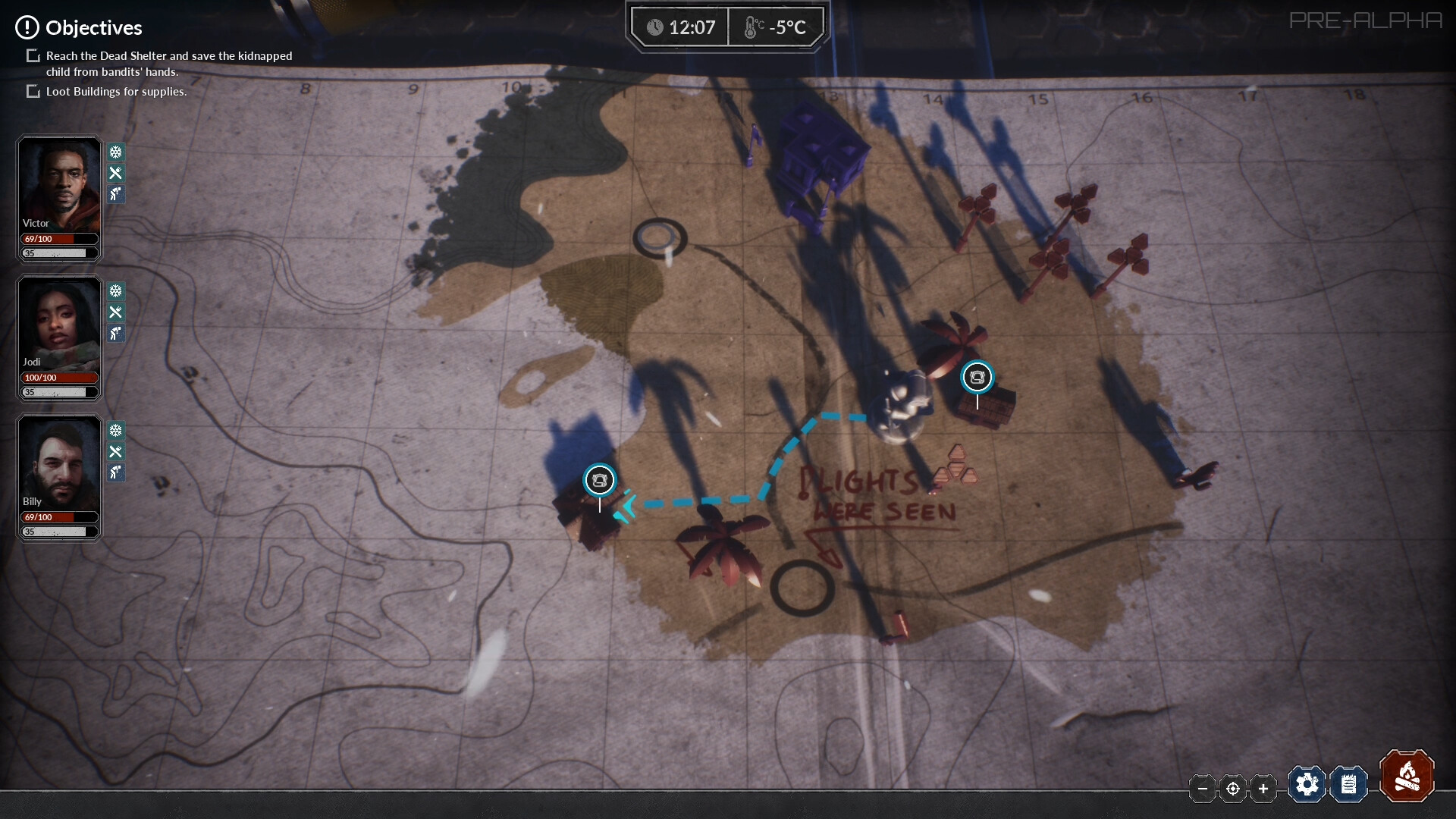Click the crosshair center-view control
The width and height of the screenshot is (1456, 819).
click(1232, 789)
